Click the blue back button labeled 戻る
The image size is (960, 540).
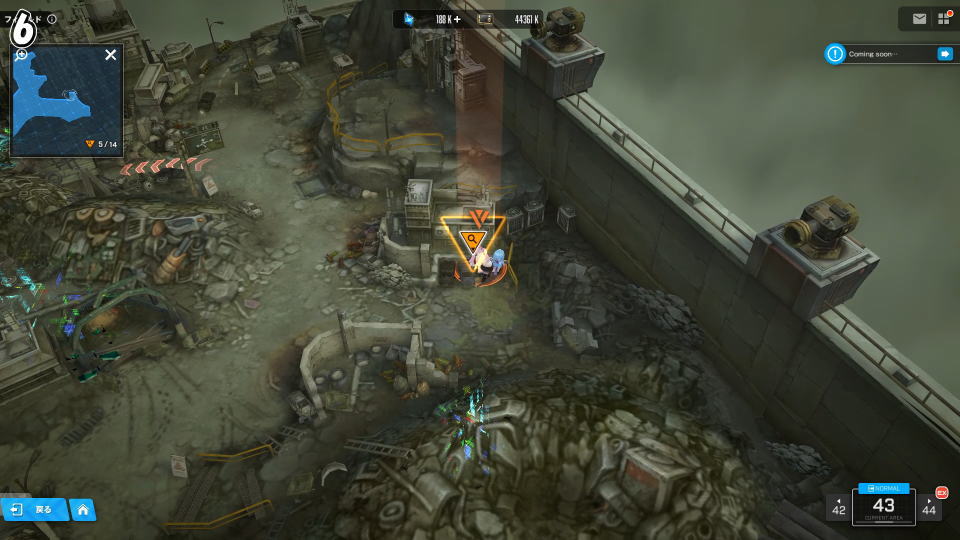[34, 510]
